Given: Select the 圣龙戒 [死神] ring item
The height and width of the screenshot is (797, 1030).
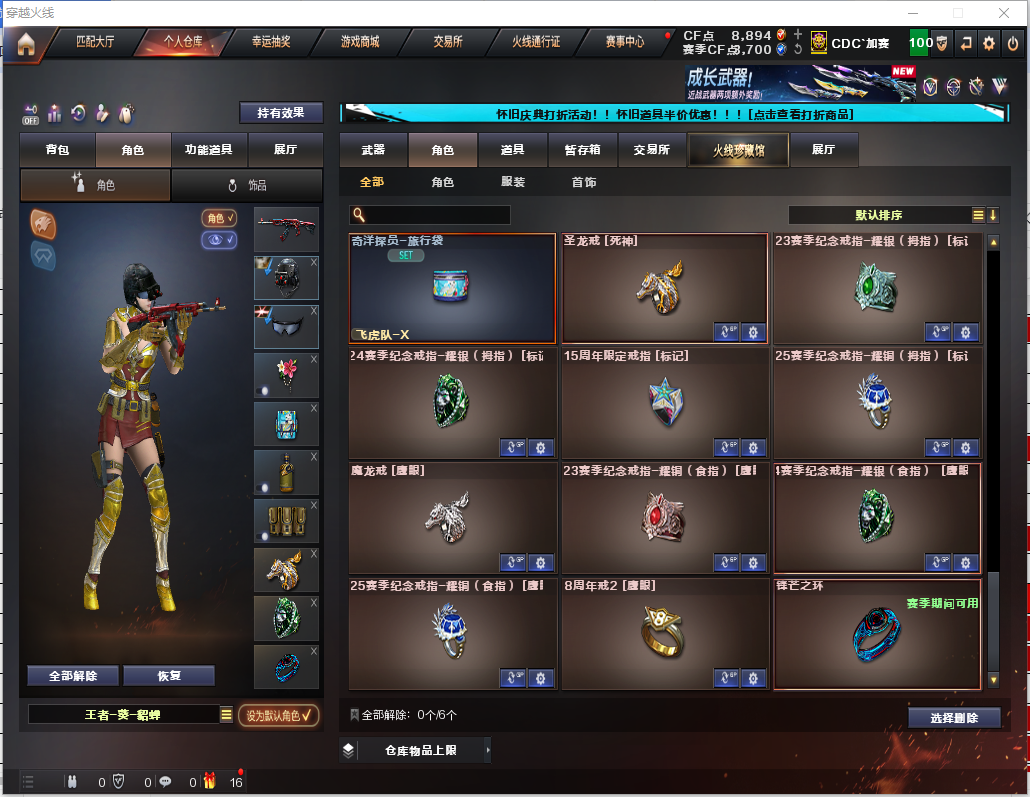Looking at the screenshot, I should (664, 289).
